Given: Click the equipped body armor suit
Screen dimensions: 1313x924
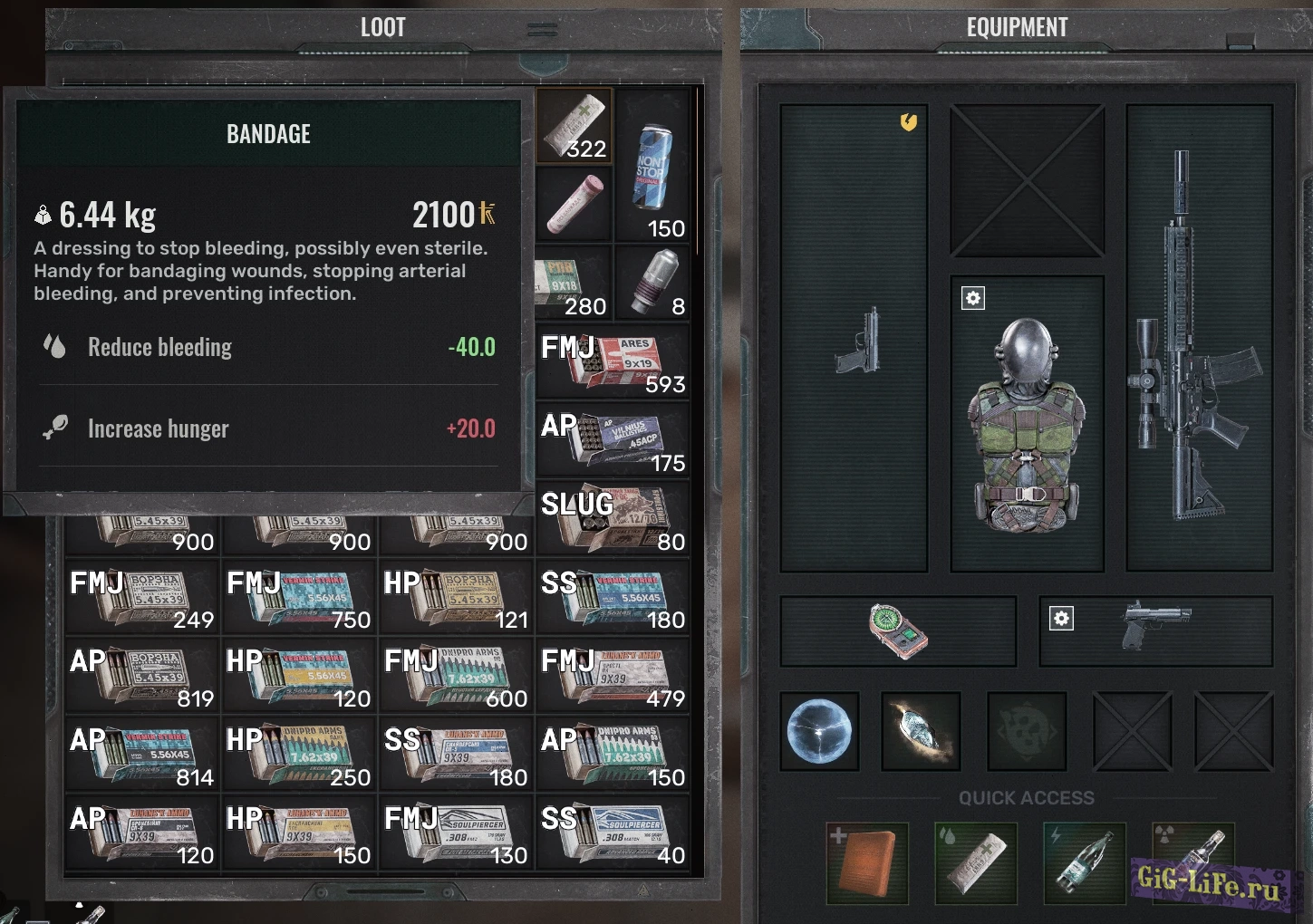Looking at the screenshot, I should [x=1026, y=426].
